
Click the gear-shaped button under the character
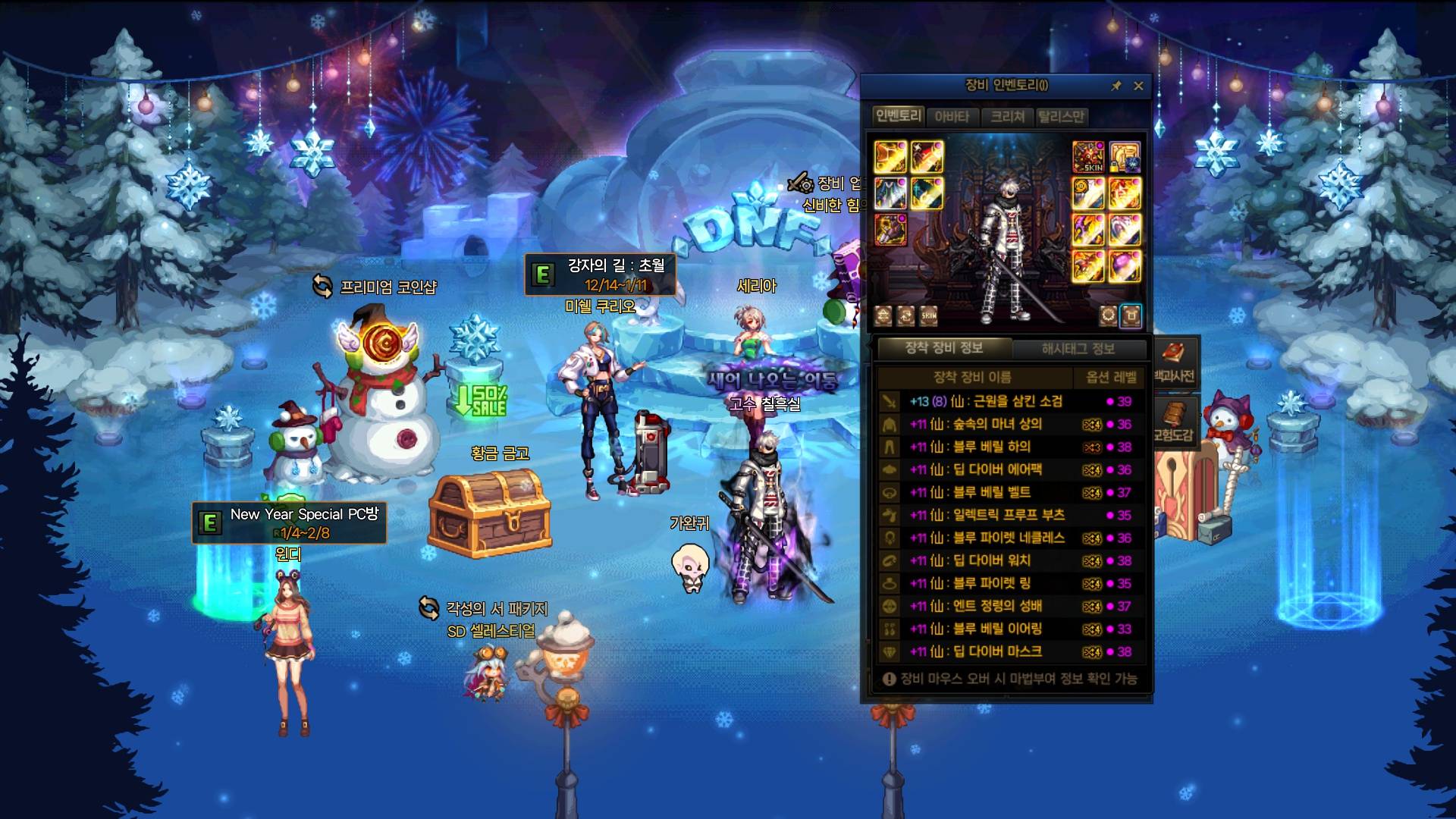(x=1108, y=315)
